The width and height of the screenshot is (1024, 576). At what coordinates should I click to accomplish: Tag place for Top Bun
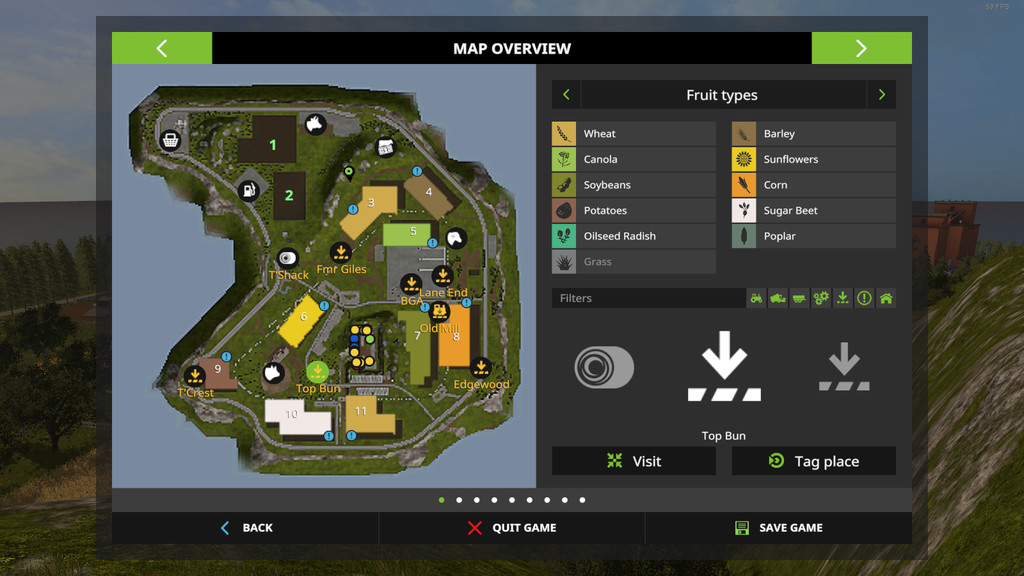pyautogui.click(x=814, y=461)
